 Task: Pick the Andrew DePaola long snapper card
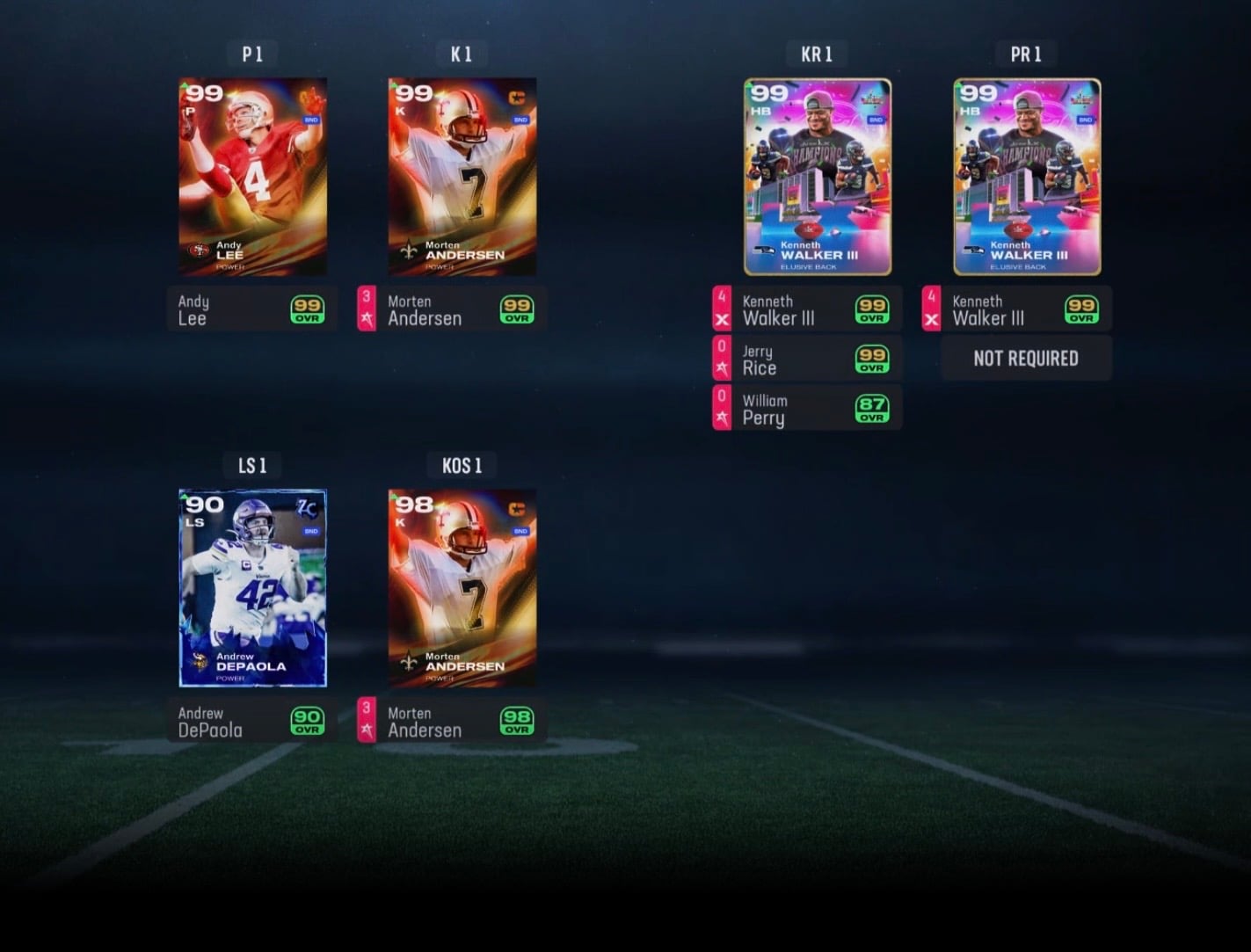252,588
